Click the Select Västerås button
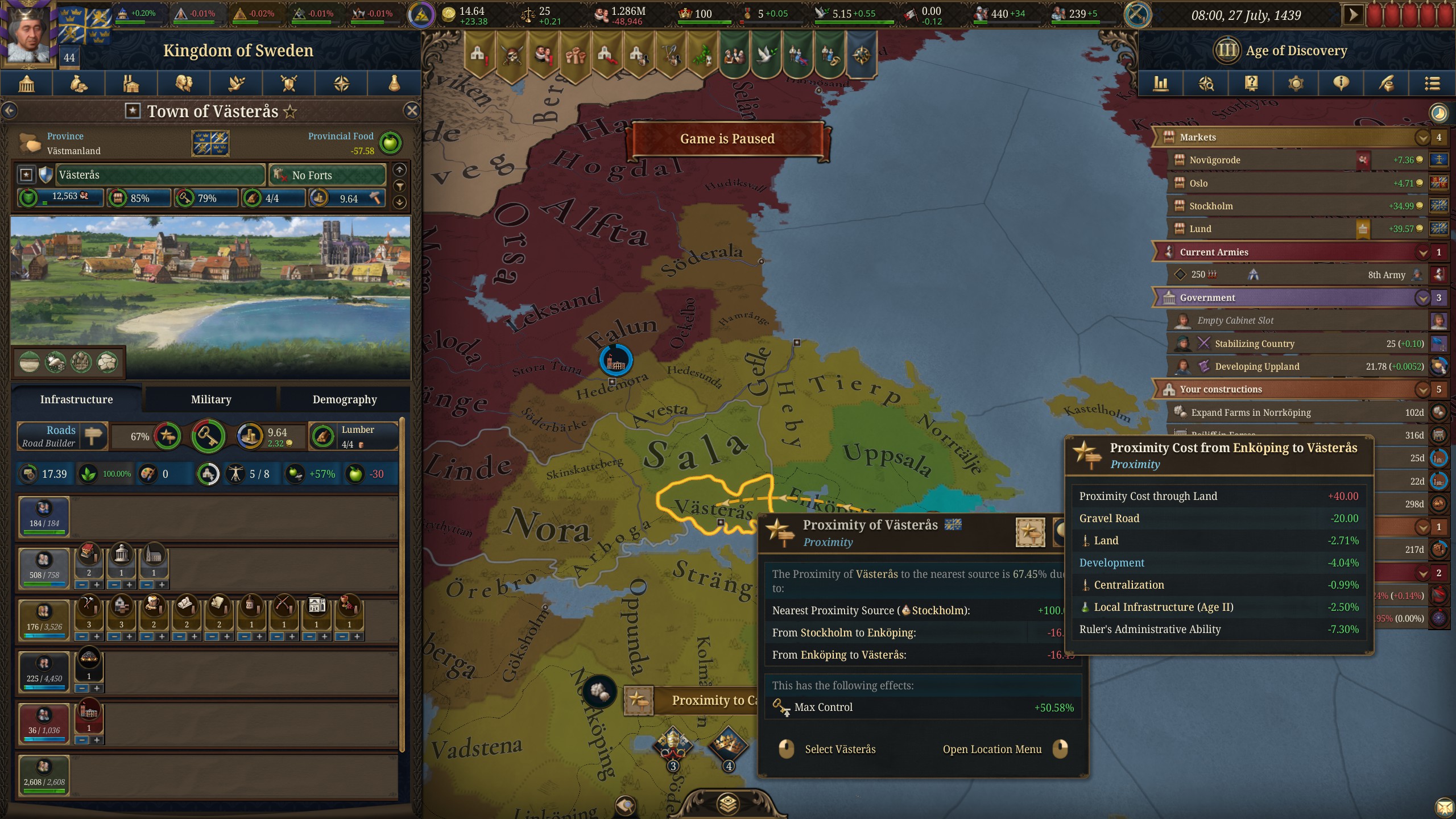1456x819 pixels. pyautogui.click(x=841, y=749)
